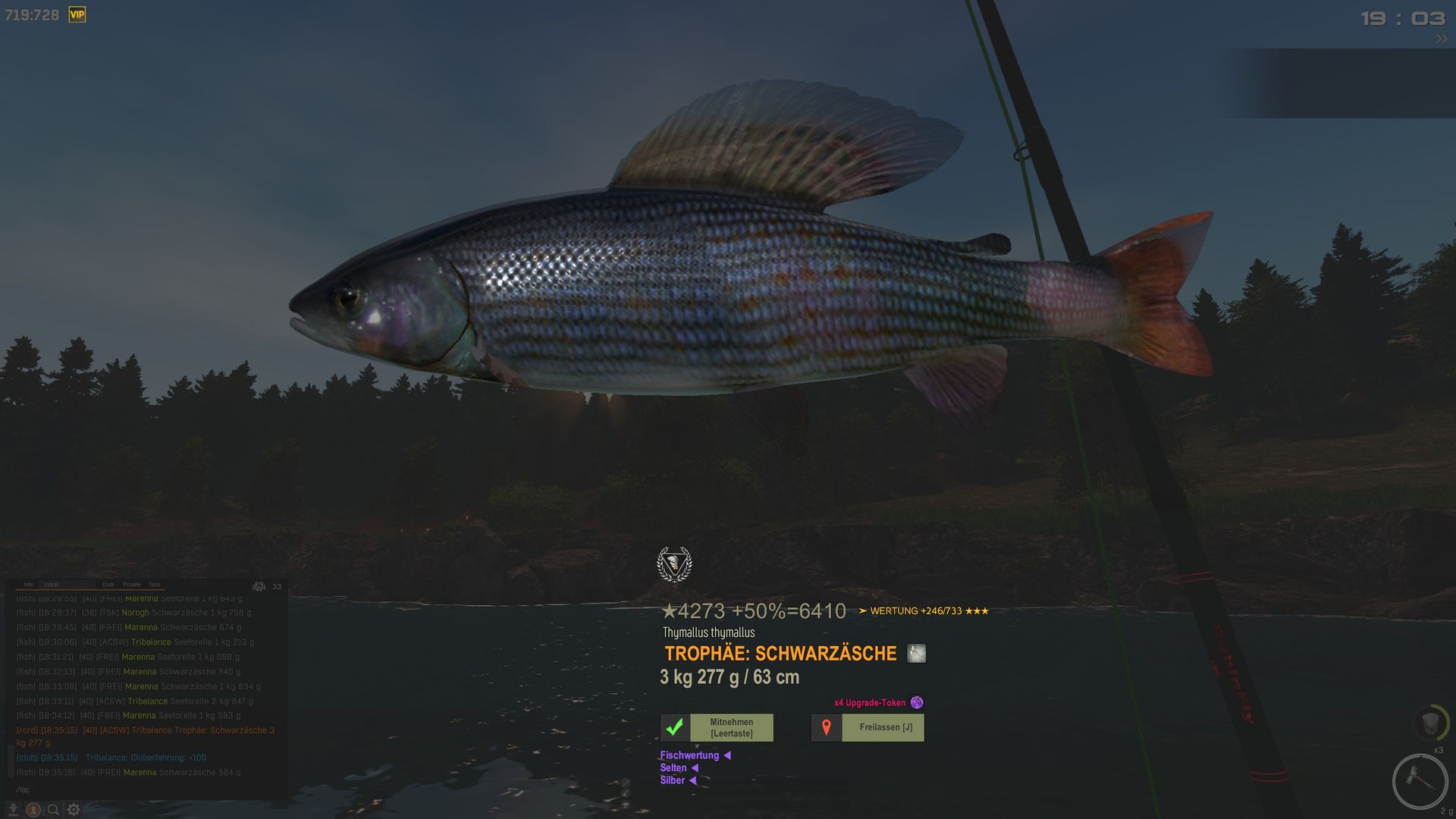
Task: Open the Info chat tab
Action: (28, 585)
